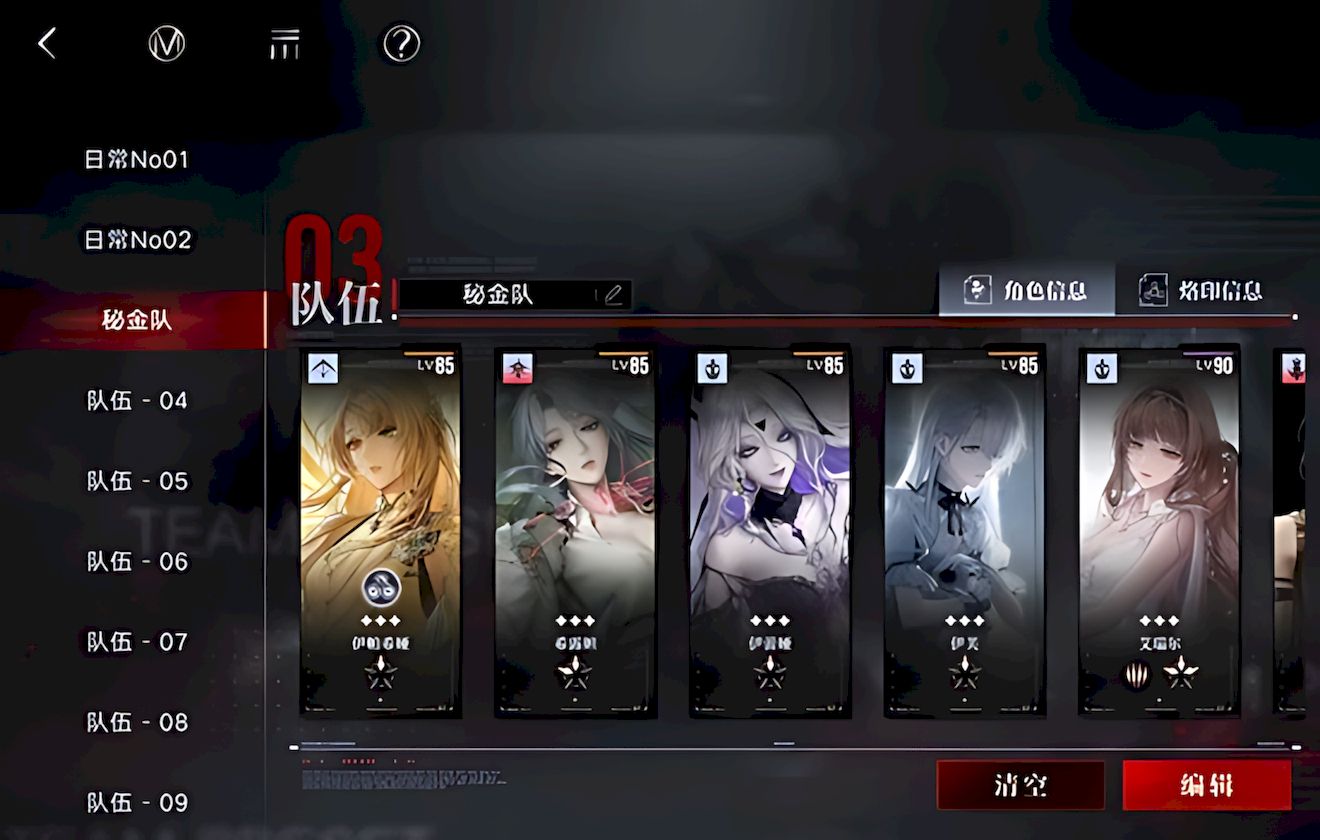Image resolution: width=1320 pixels, height=840 pixels.
Task: Click the red 编辑 edit button
Action: (1206, 785)
